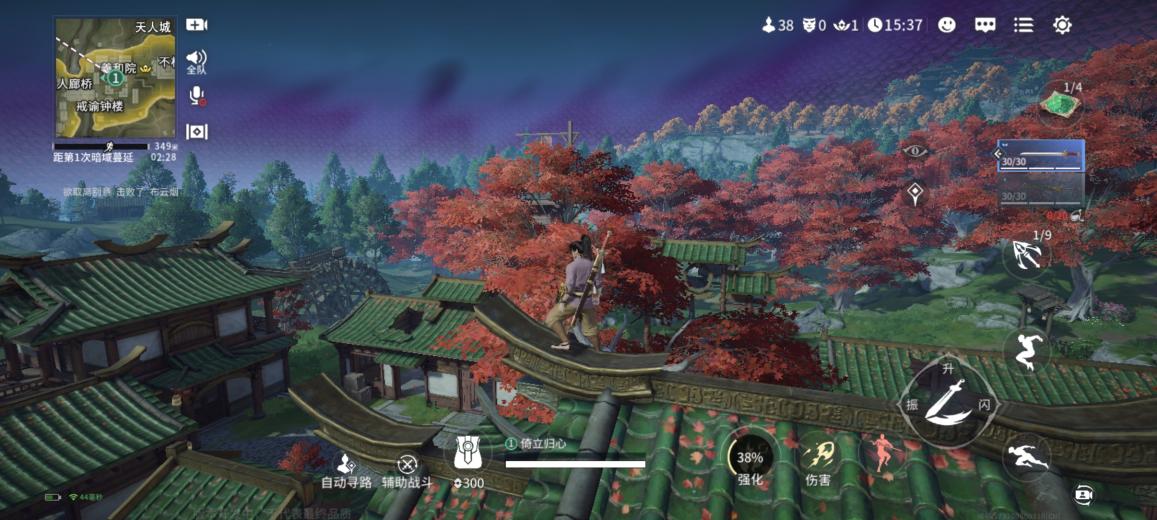The height and width of the screenshot is (520, 1157).
Task: Open the chat message bubble
Action: click(x=985, y=25)
